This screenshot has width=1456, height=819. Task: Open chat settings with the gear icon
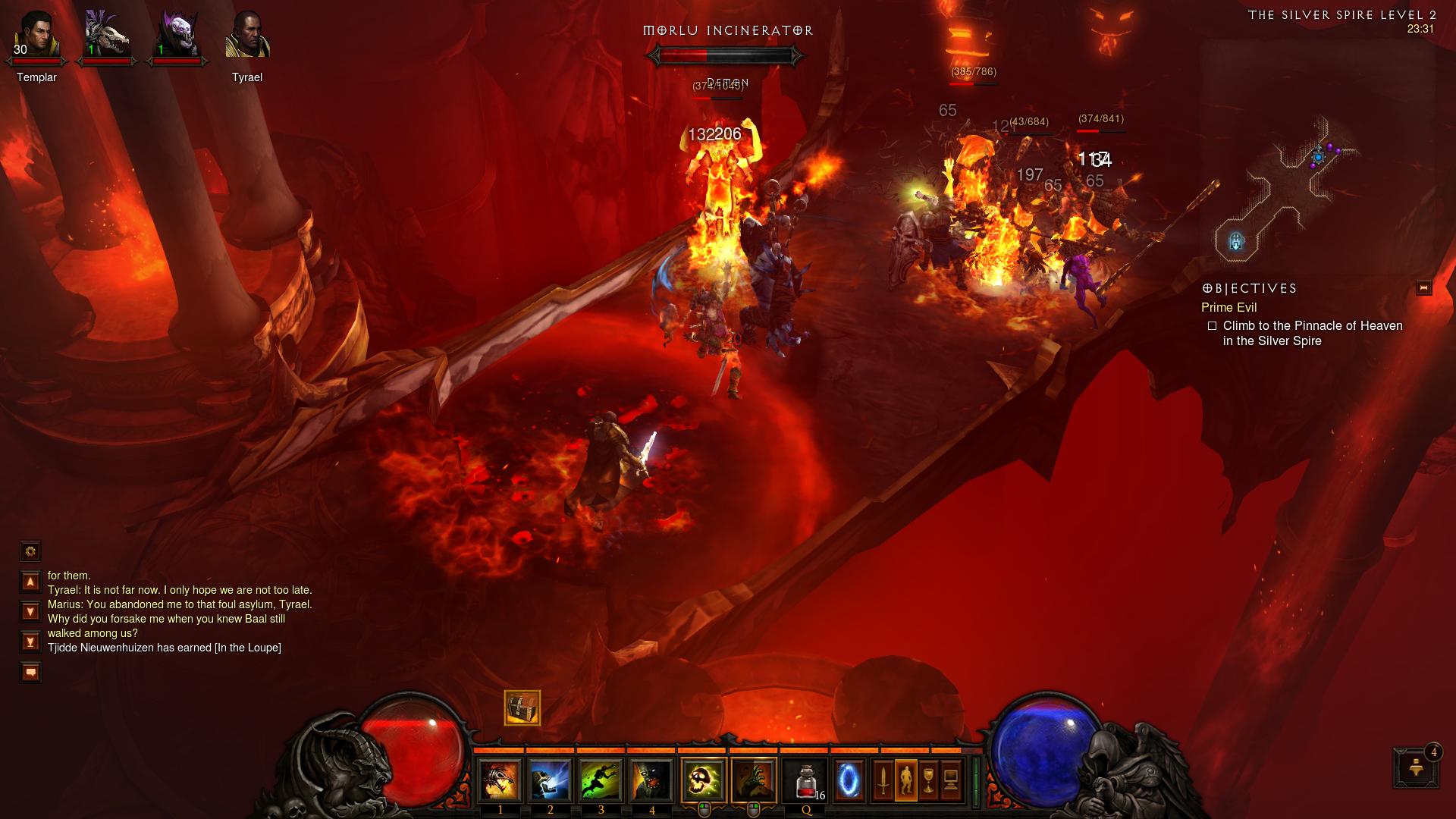[x=30, y=551]
